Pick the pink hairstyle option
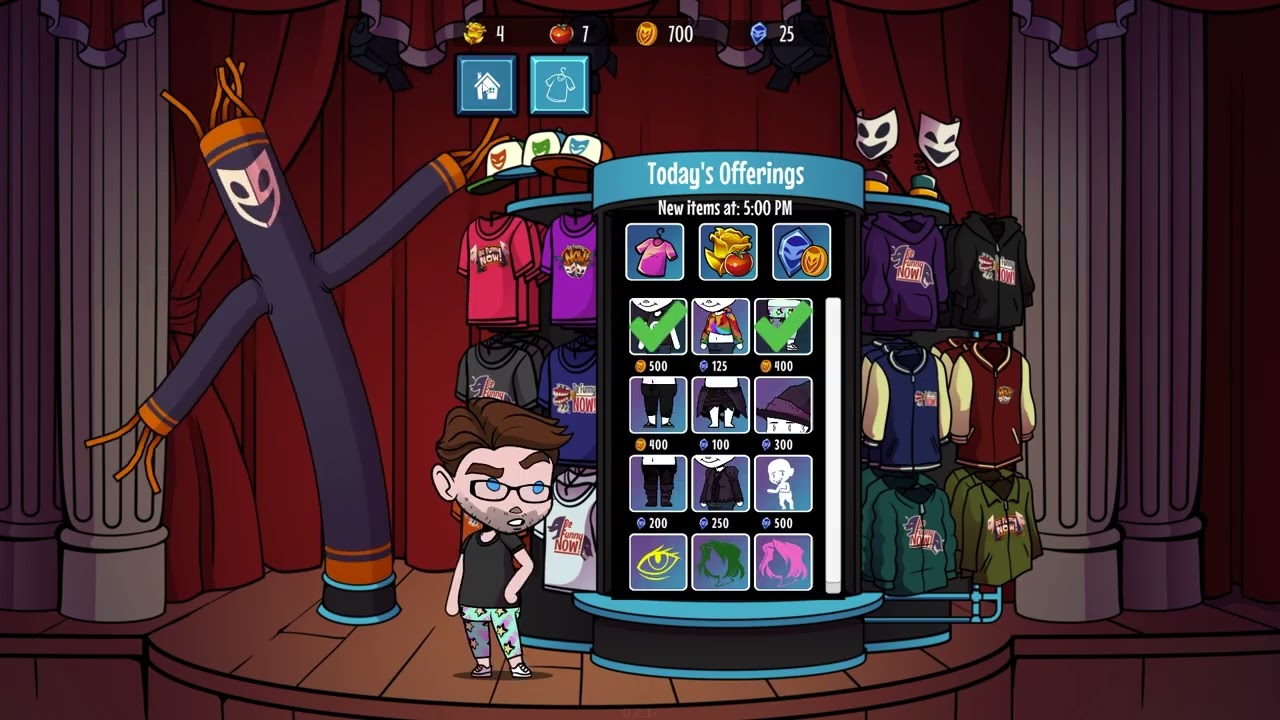1280x720 pixels. point(785,563)
